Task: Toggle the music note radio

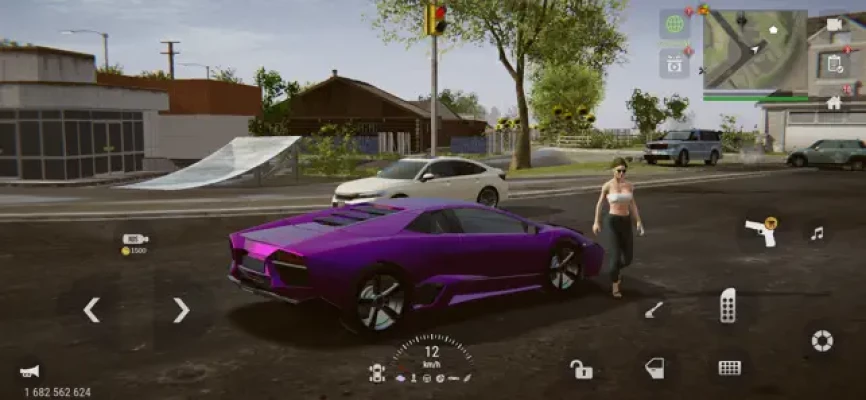Action: point(817,233)
